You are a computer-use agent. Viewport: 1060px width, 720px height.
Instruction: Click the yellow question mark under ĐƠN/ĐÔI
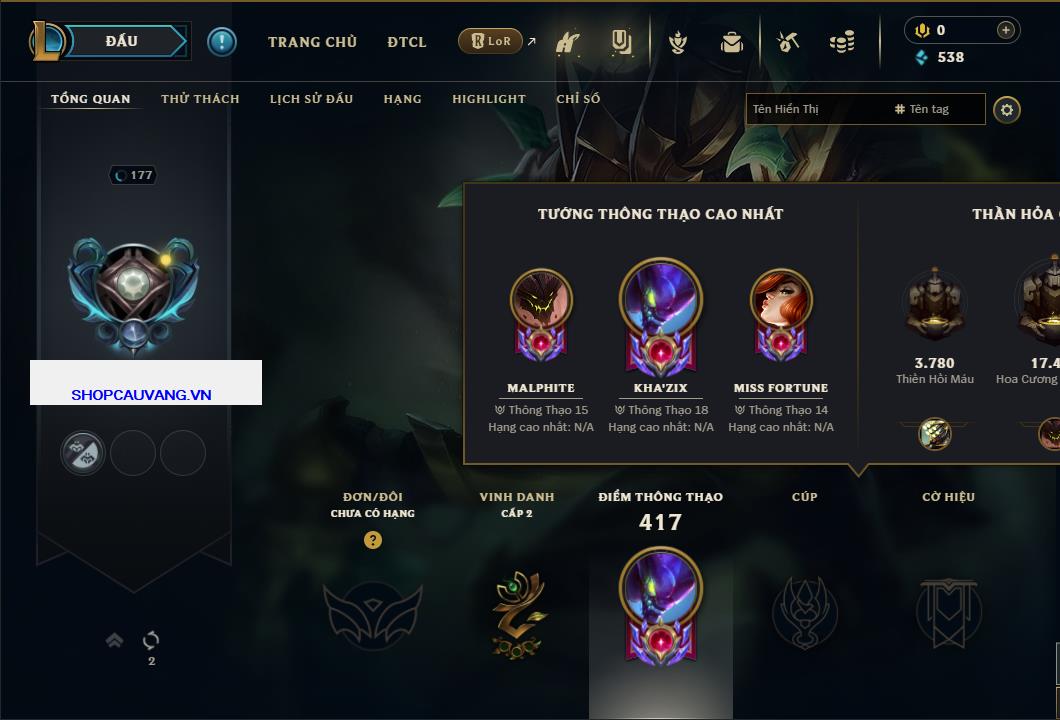tap(373, 540)
